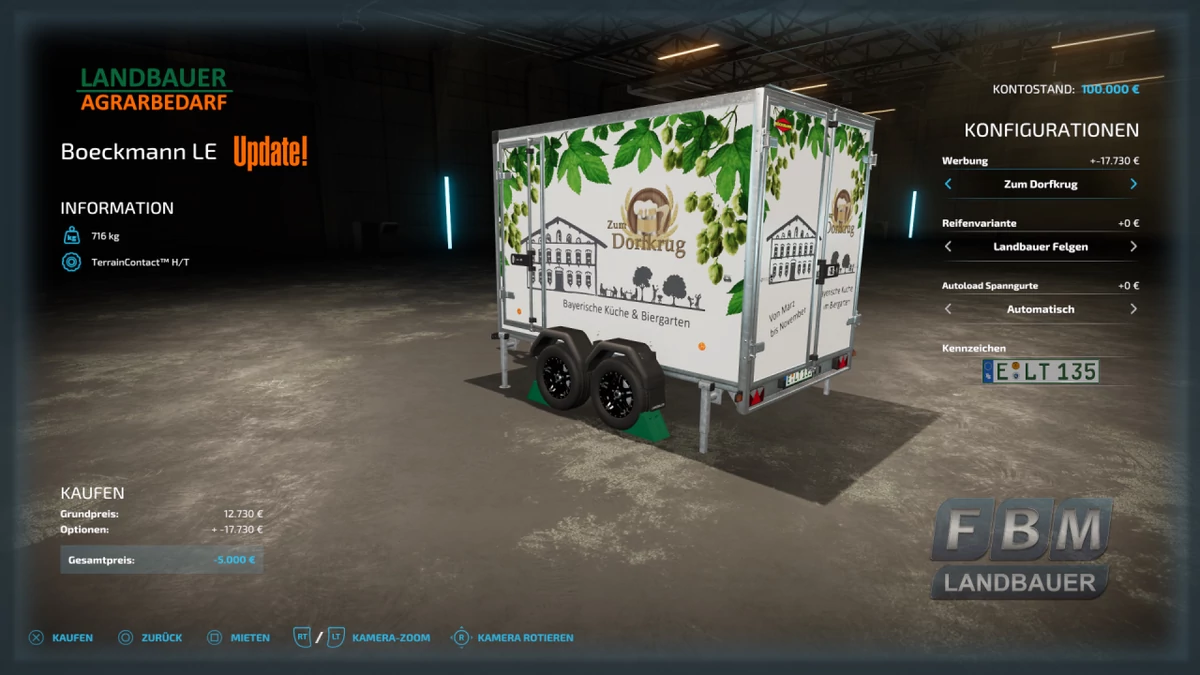This screenshot has width=1200, height=675.
Task: Choose next Autoload Spanngurte setting
Action: click(1133, 309)
